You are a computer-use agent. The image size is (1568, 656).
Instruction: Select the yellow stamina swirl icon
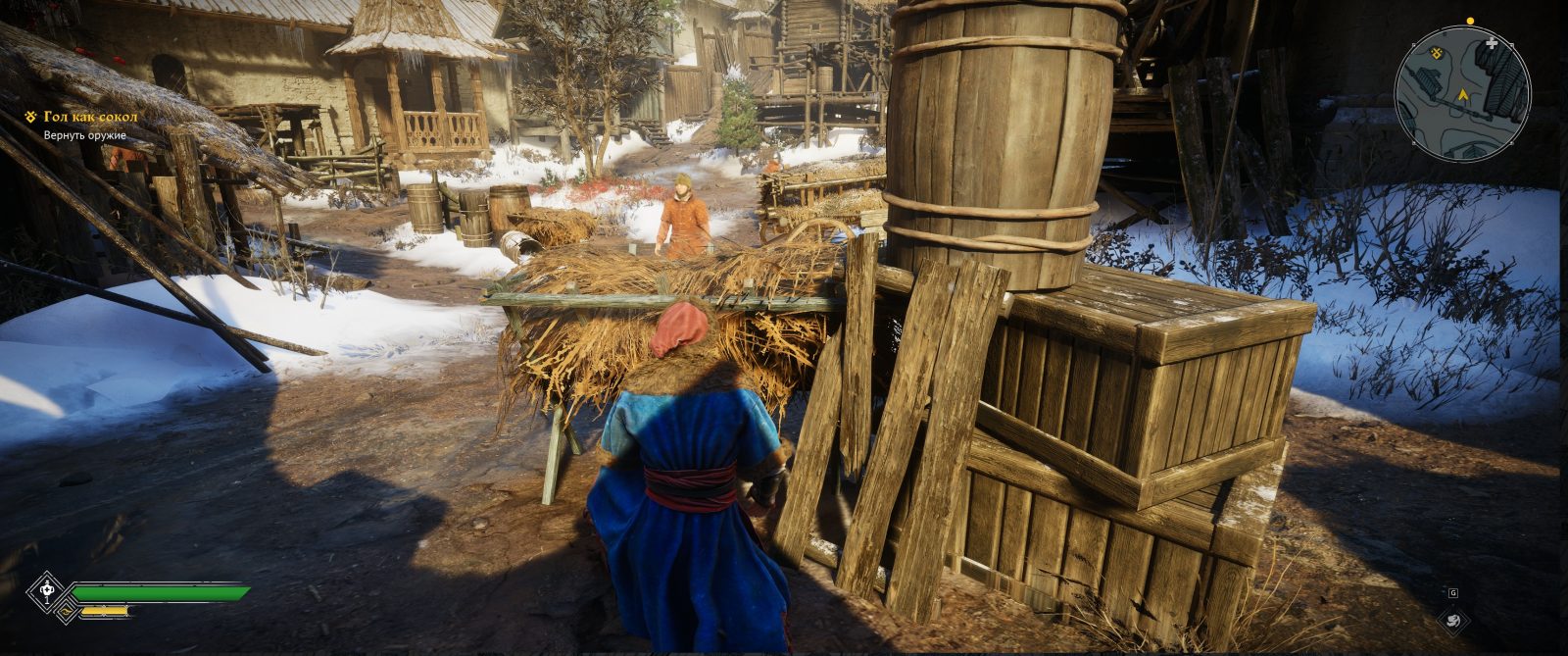click(67, 612)
